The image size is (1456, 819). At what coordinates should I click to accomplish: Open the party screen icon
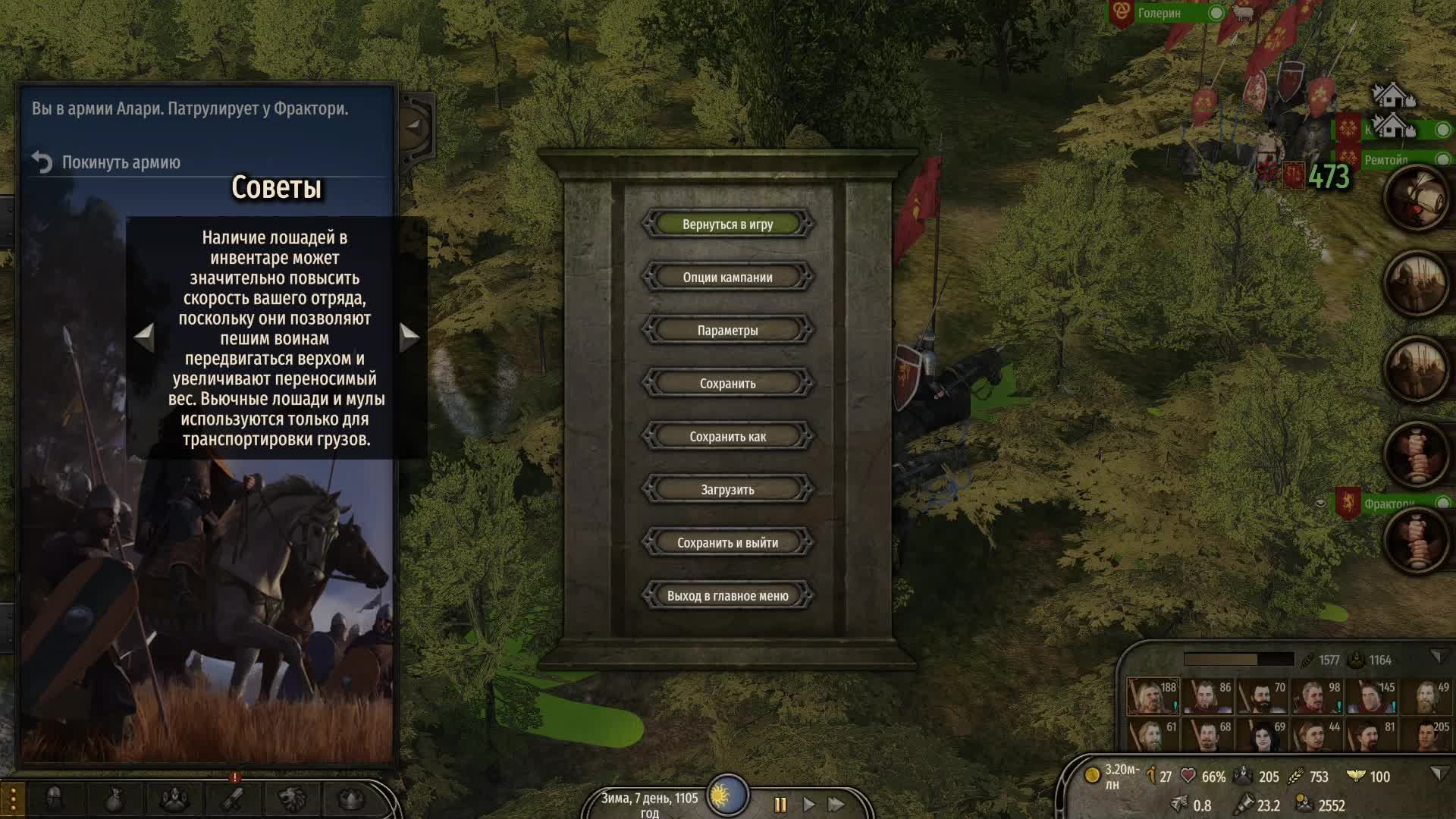(174, 799)
